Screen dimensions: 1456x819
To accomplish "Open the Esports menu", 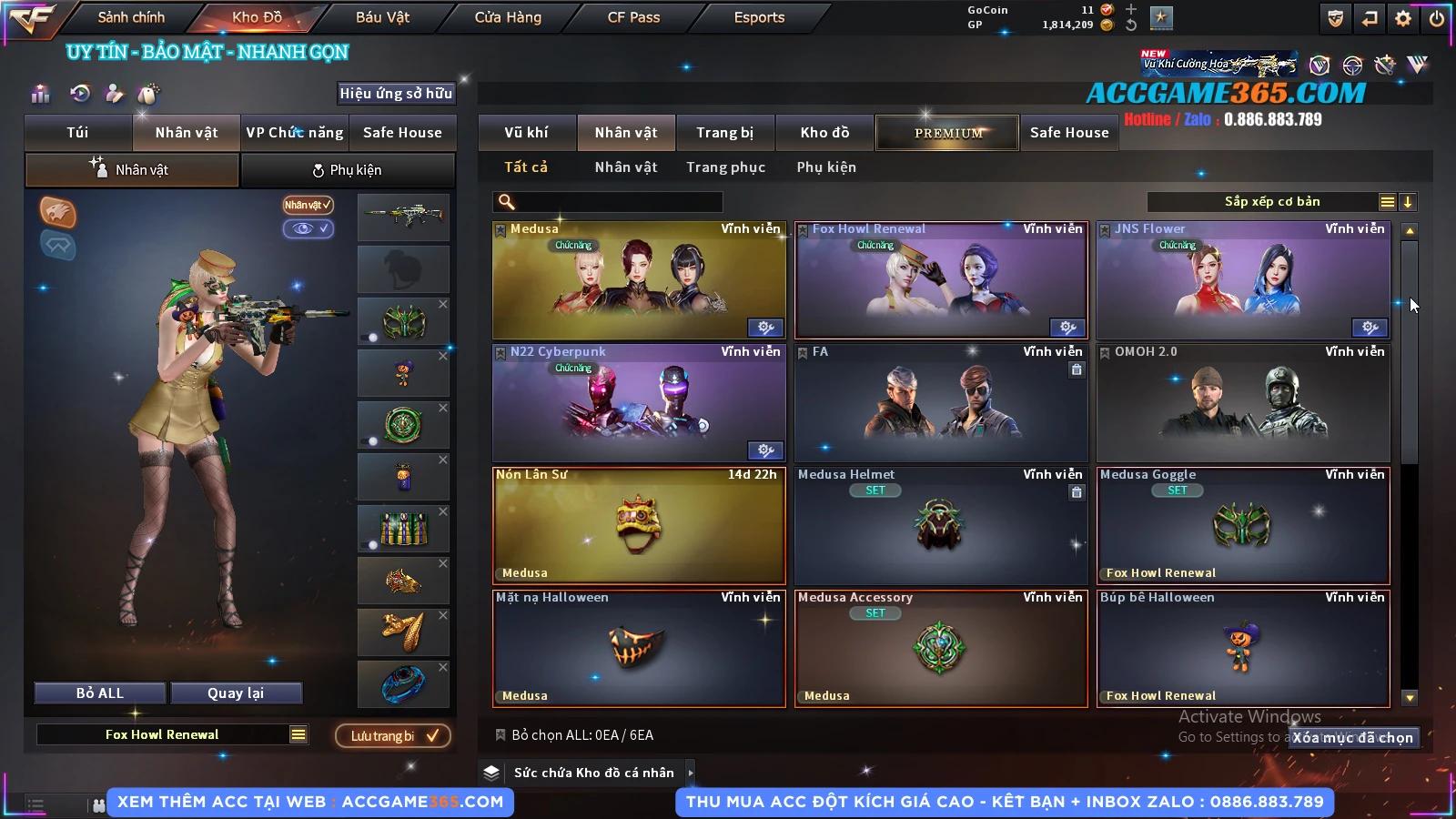I will click(x=759, y=17).
